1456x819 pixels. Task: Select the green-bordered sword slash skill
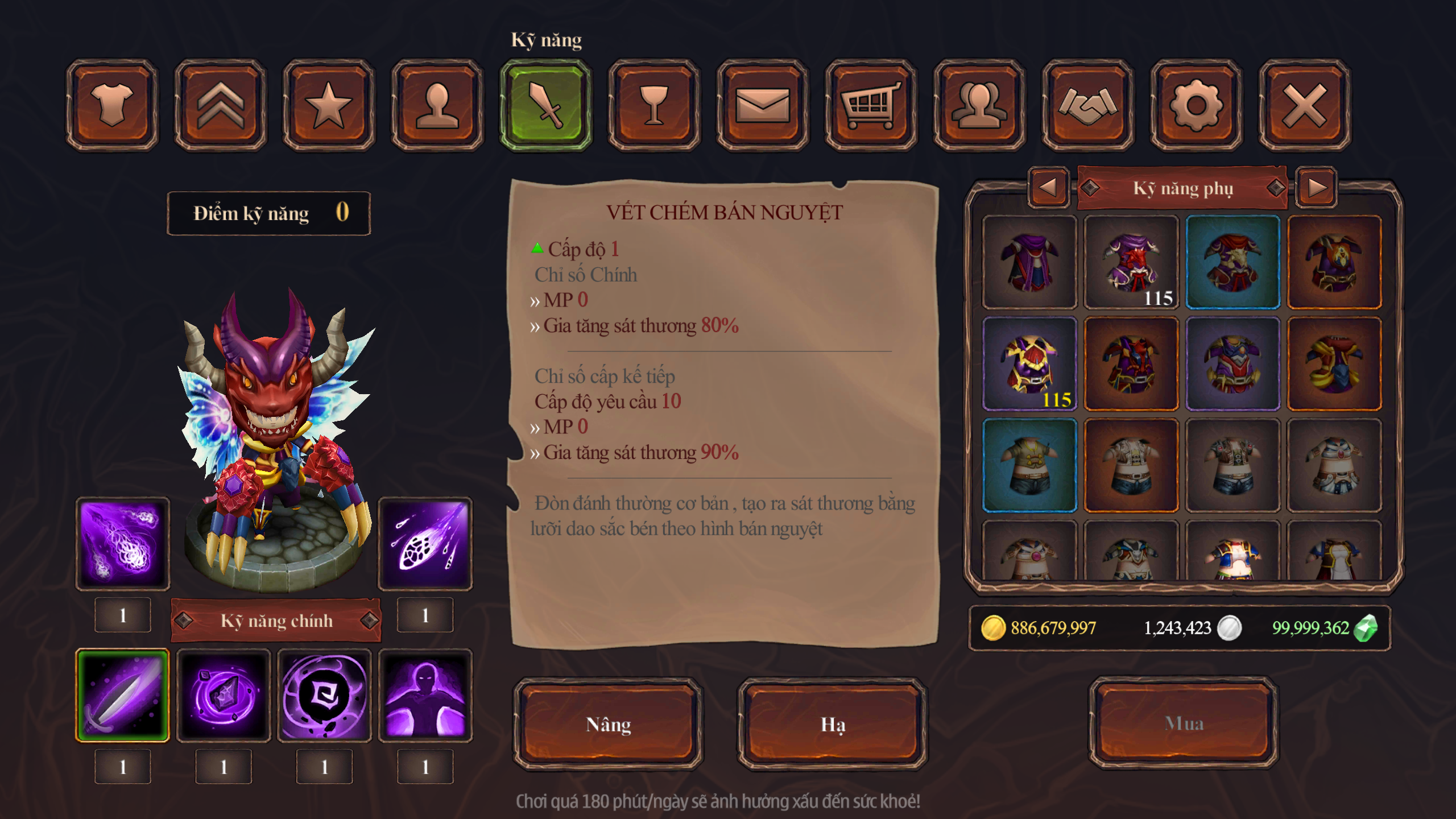122,696
